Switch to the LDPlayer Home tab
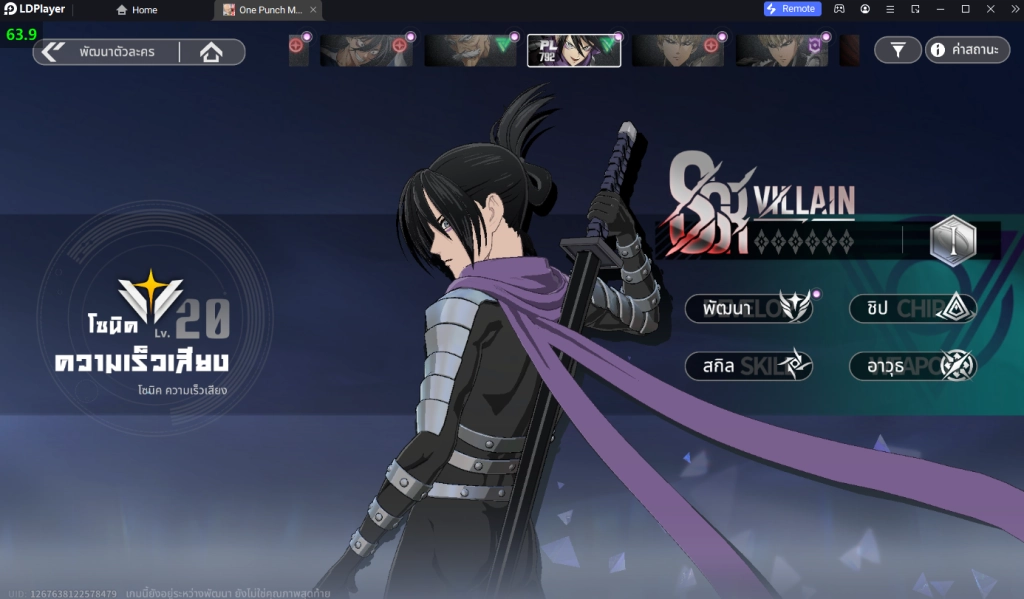 point(137,10)
